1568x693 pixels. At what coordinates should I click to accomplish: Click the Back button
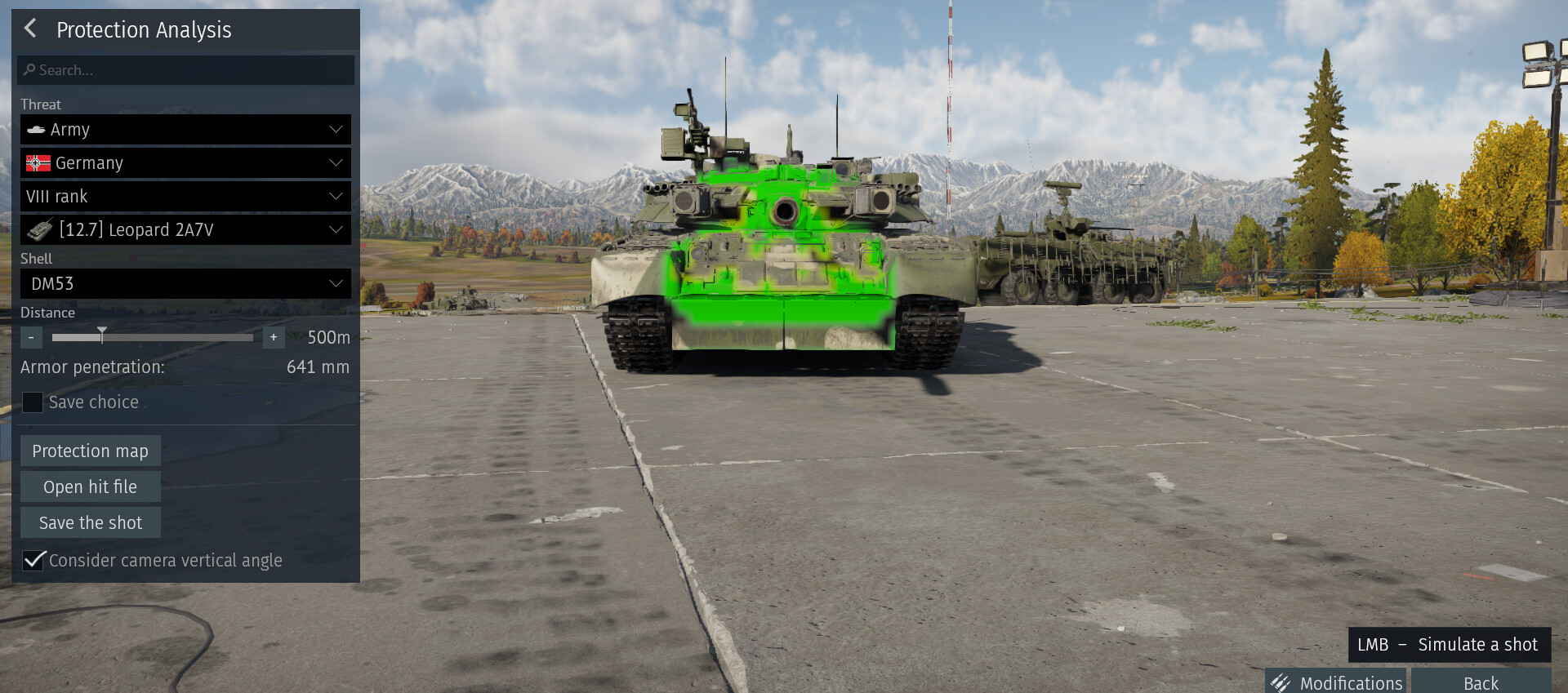pos(1480,682)
